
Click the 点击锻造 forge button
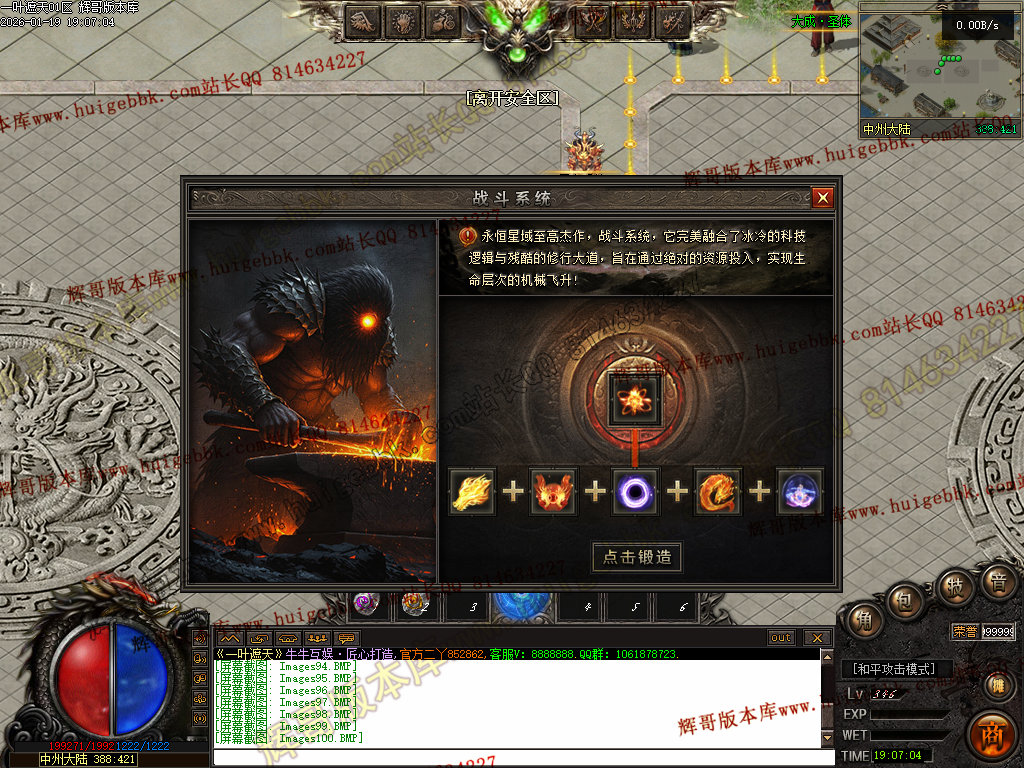[637, 557]
